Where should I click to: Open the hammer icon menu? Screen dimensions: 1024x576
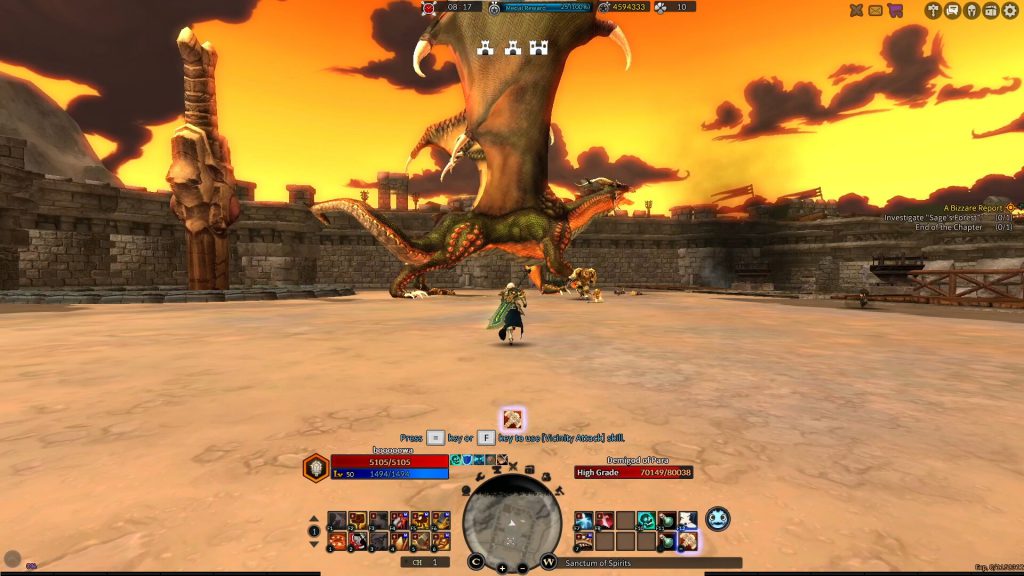coord(933,10)
